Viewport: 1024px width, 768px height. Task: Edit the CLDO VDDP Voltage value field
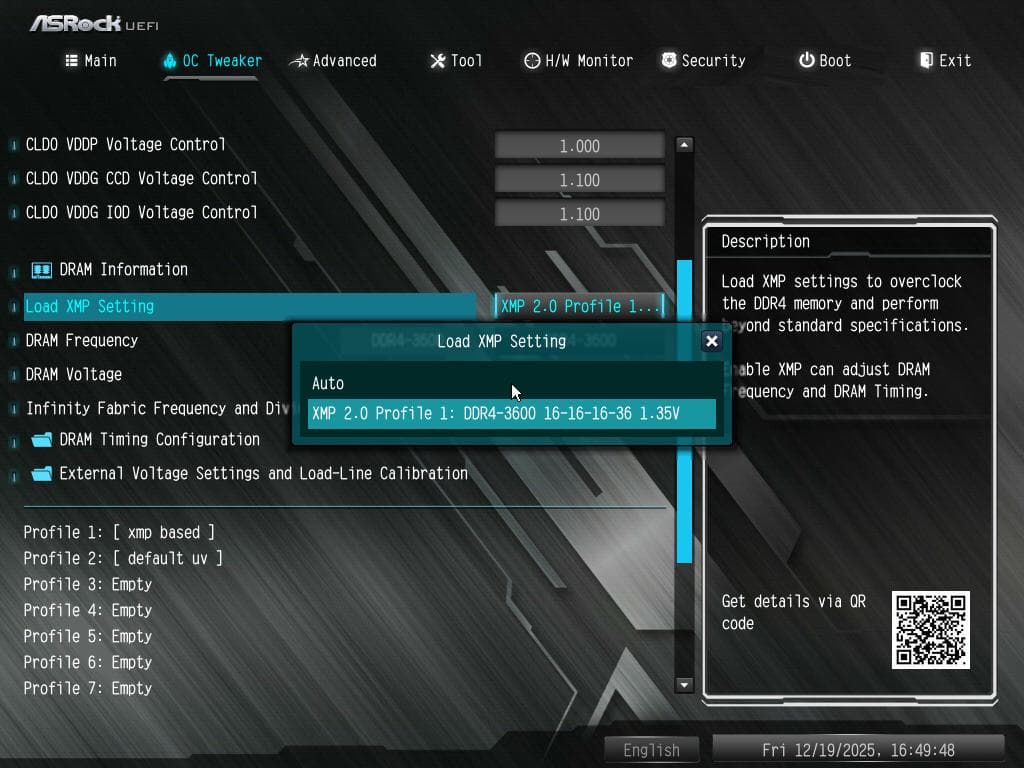[579, 146]
